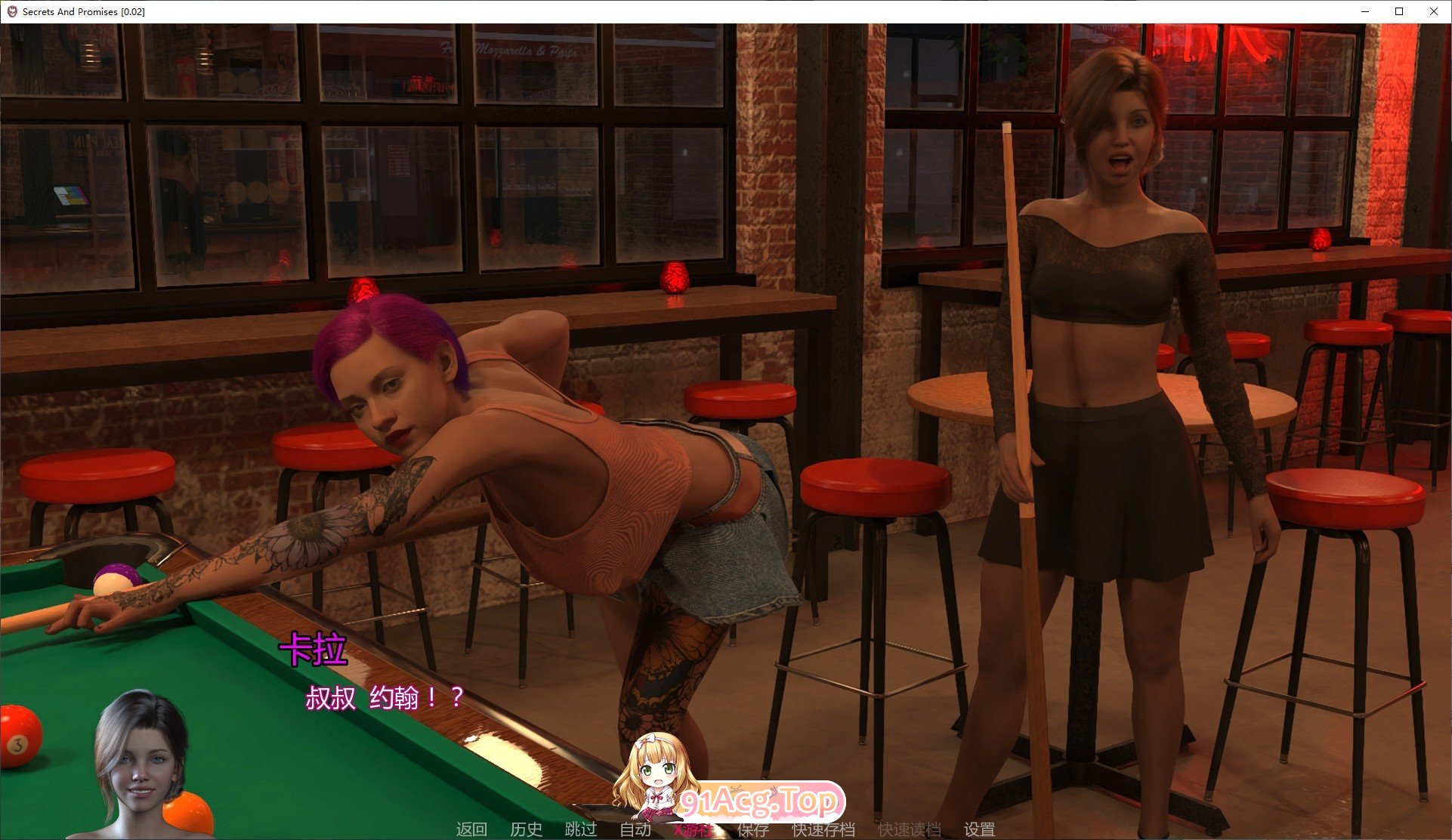This screenshot has width=1452, height=840.
Task: Click the pink X游栈 quick menu entry
Action: pos(692,830)
